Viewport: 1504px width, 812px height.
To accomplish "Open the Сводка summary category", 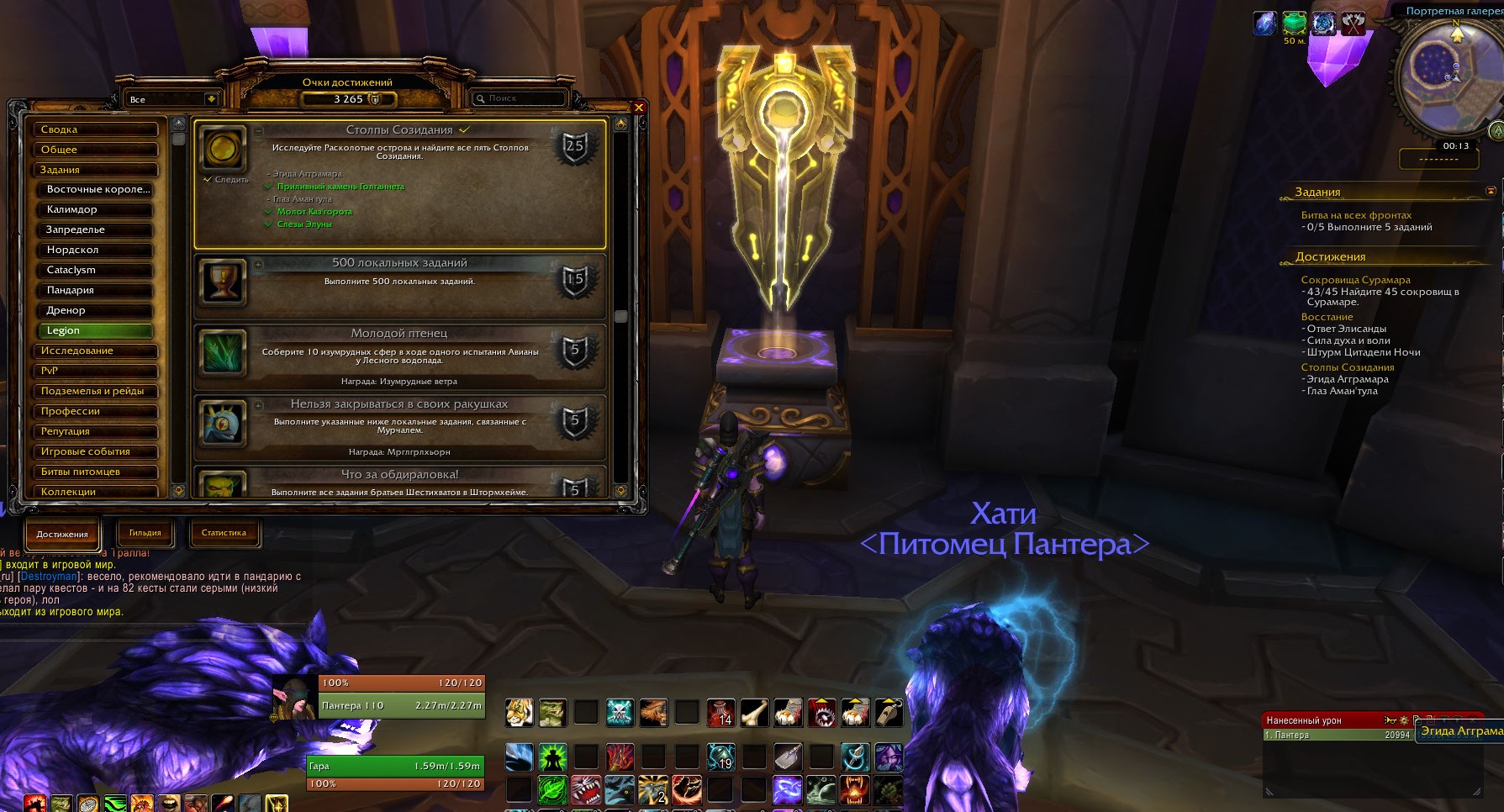I will coord(95,129).
